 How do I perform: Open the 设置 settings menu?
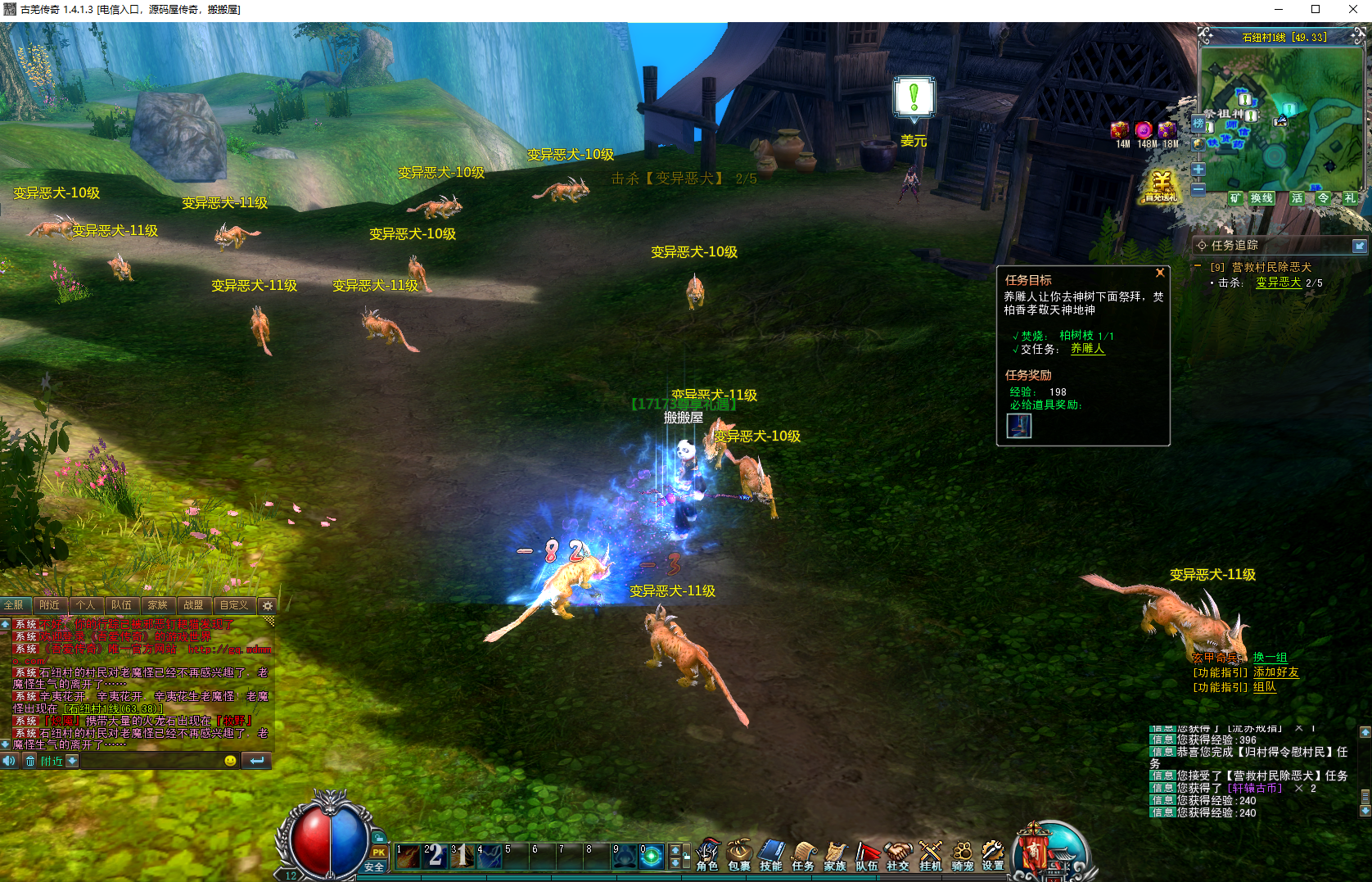coord(993,857)
